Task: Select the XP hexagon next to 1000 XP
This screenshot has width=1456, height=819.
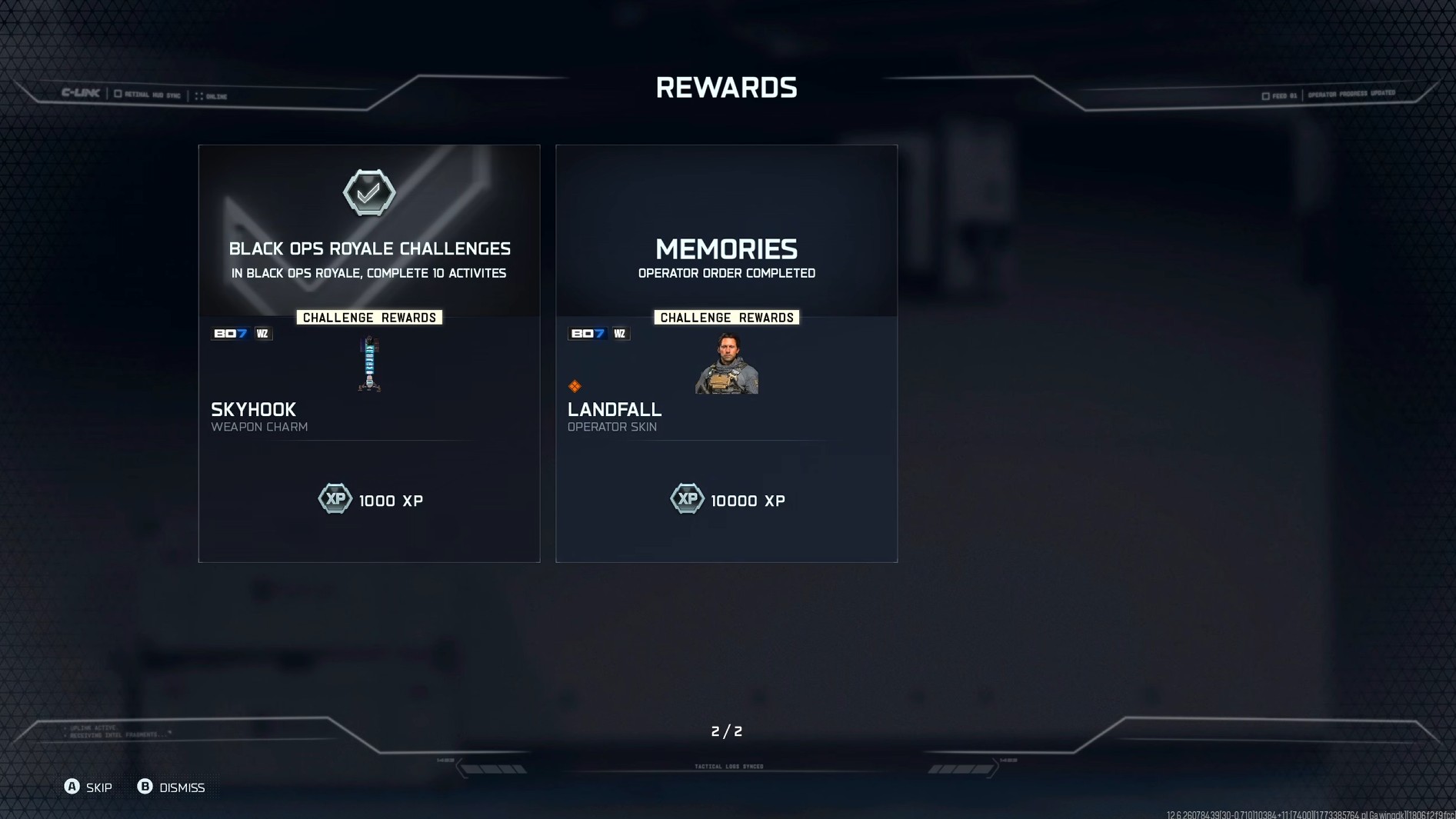Action: pyautogui.click(x=335, y=498)
